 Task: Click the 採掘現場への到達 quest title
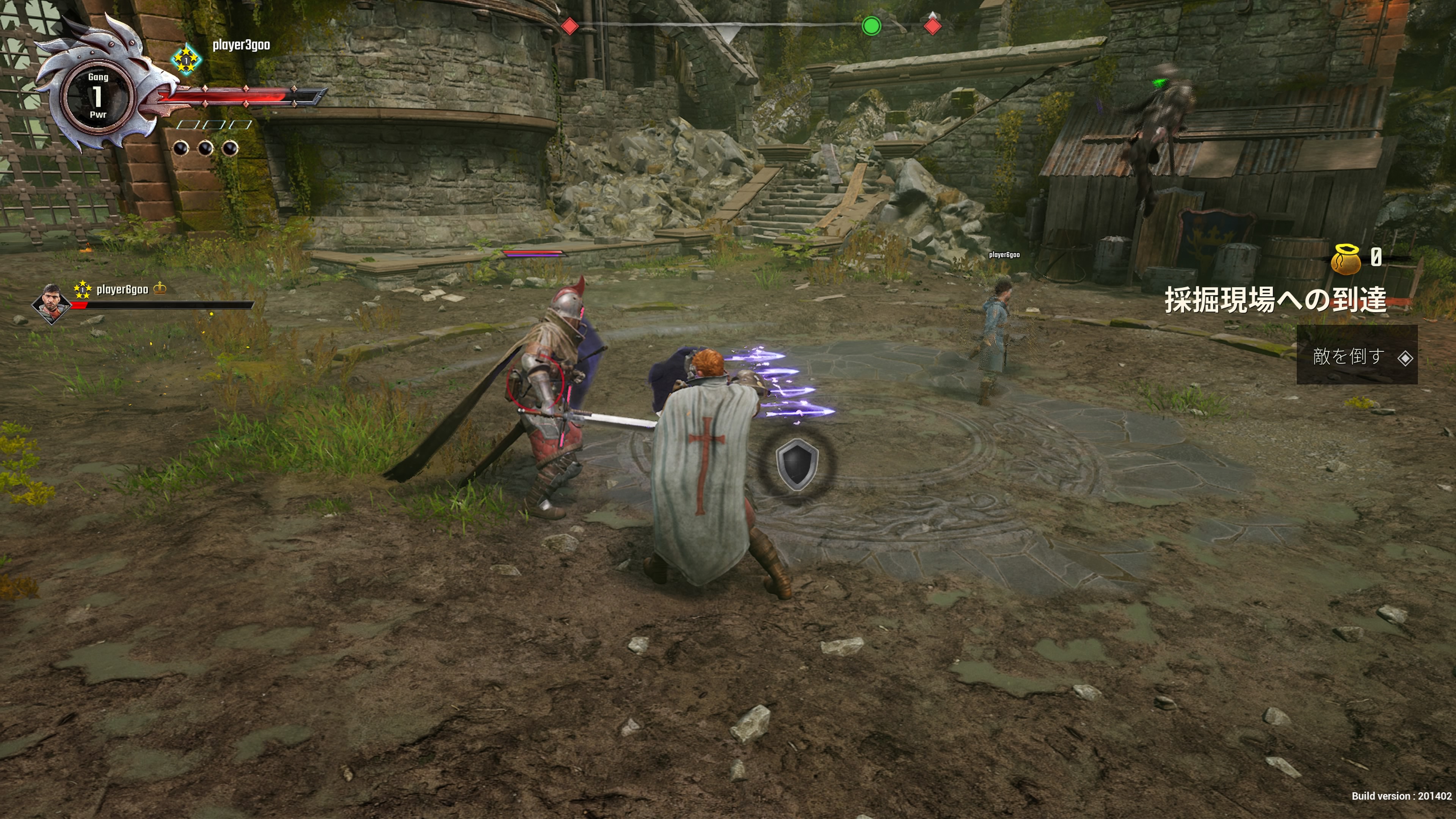point(1275,300)
